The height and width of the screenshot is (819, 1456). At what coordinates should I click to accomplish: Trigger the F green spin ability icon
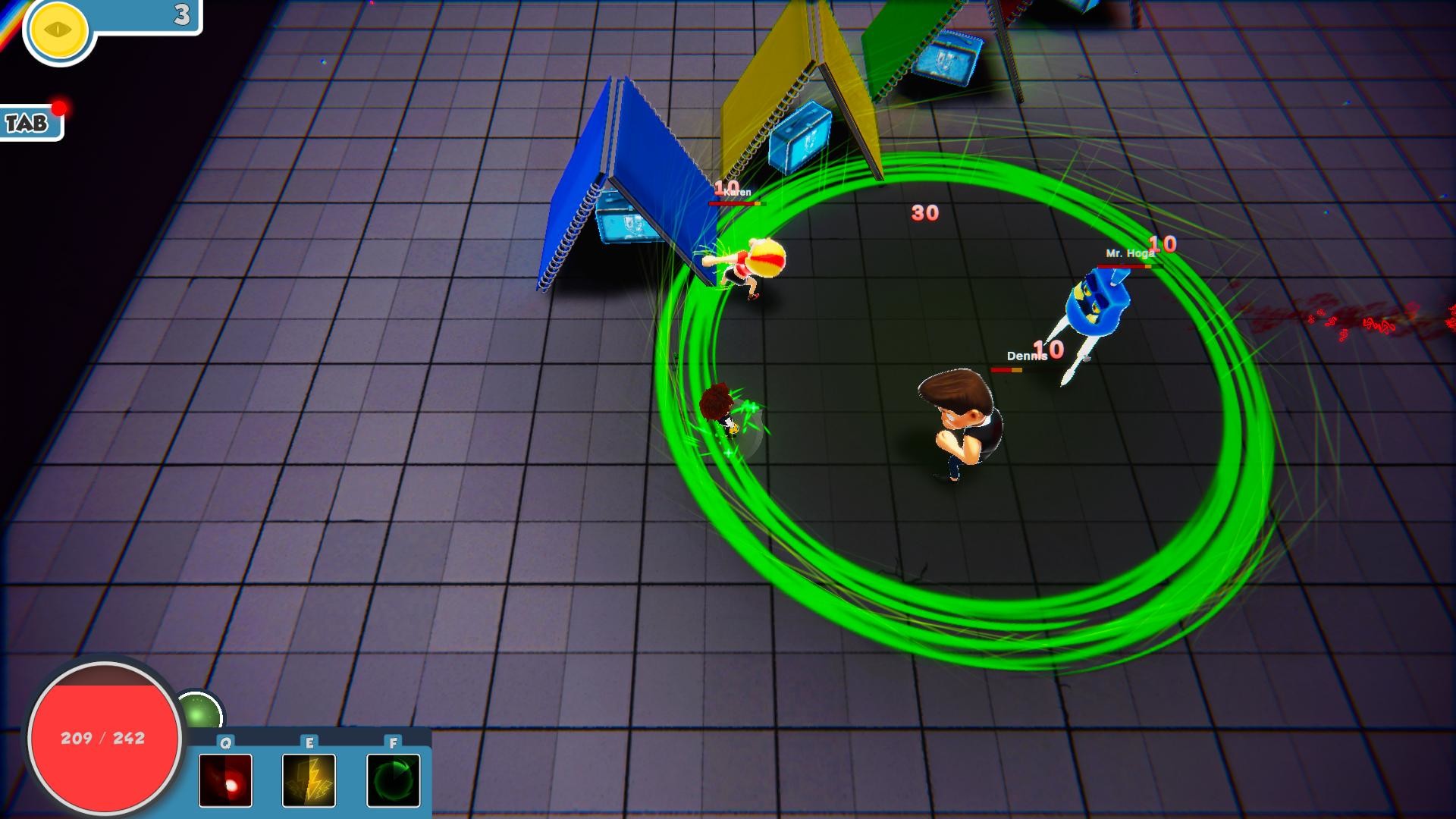point(393,781)
